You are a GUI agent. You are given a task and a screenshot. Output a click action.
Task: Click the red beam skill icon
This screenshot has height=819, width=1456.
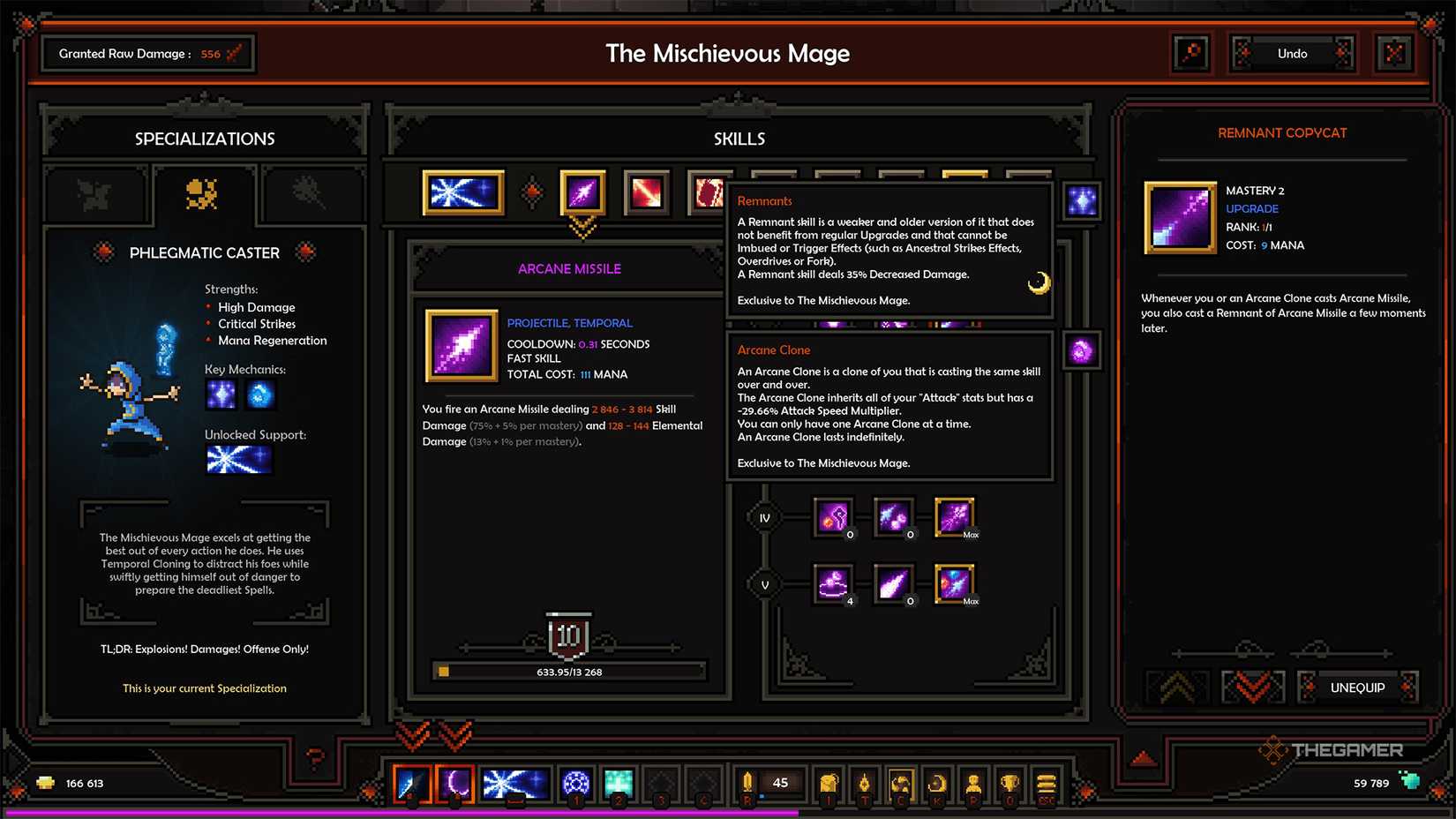(x=645, y=192)
